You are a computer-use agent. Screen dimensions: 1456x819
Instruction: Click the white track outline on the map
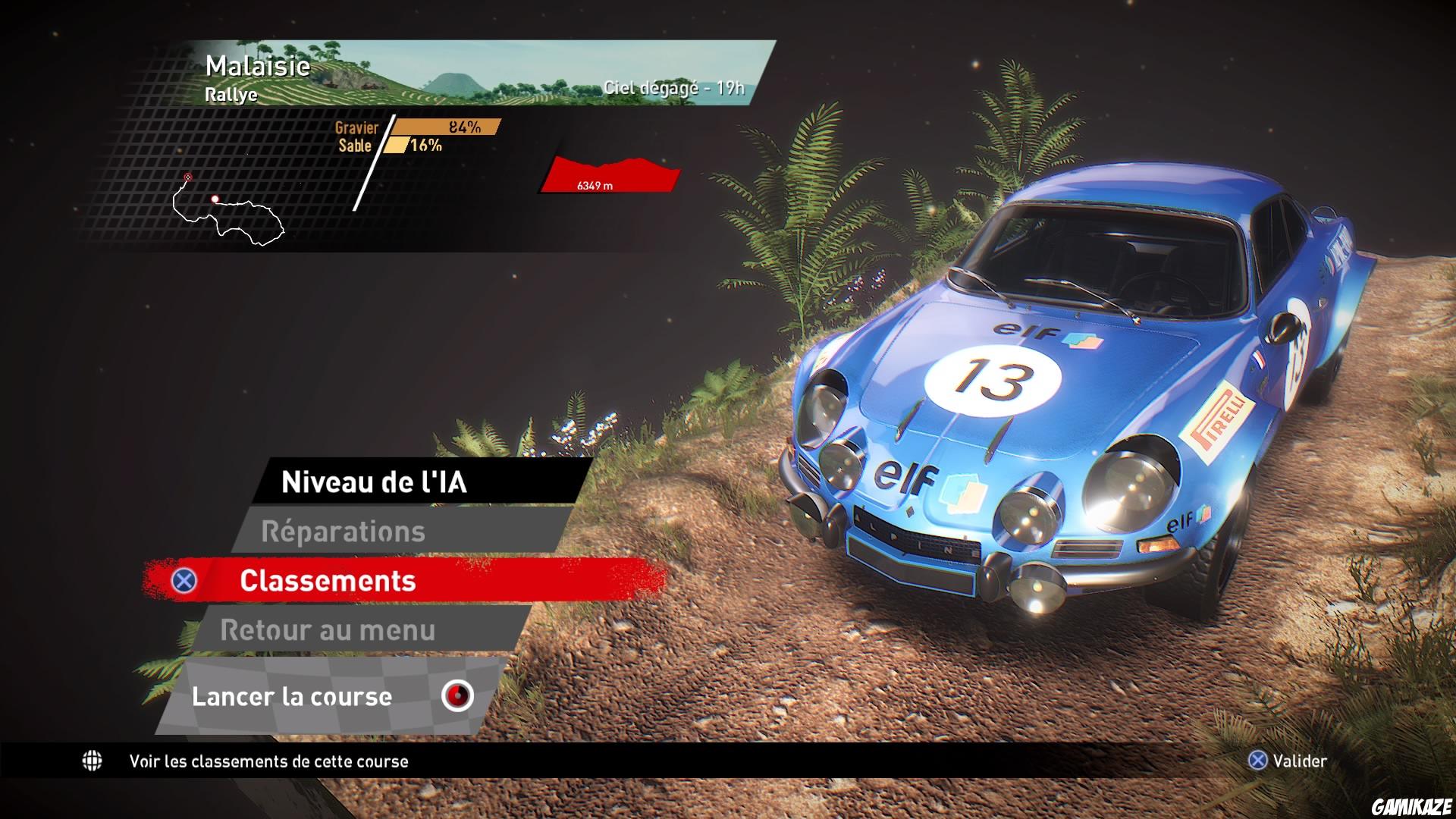click(235, 227)
